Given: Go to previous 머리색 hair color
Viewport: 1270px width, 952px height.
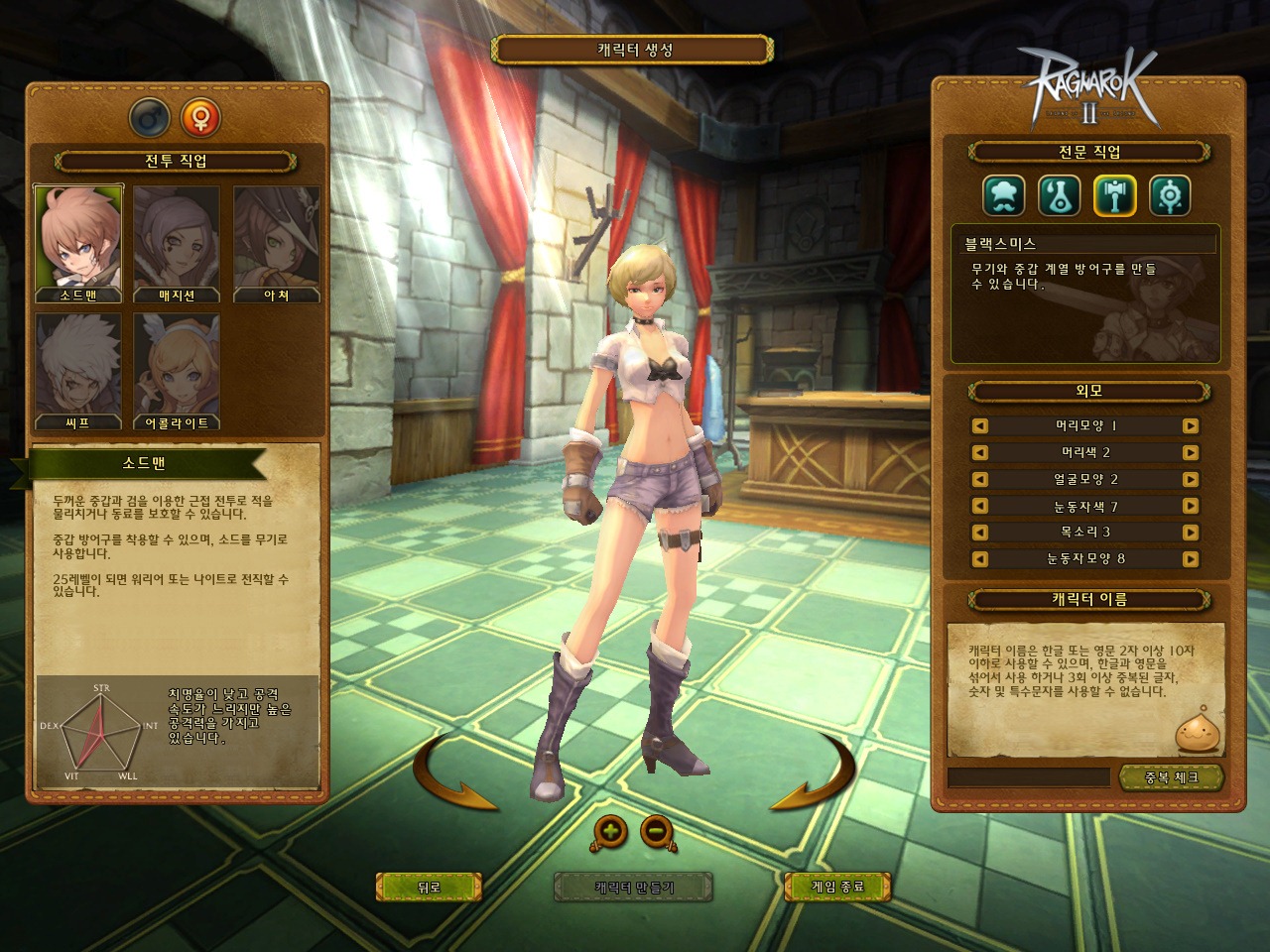Looking at the screenshot, I should click(980, 453).
